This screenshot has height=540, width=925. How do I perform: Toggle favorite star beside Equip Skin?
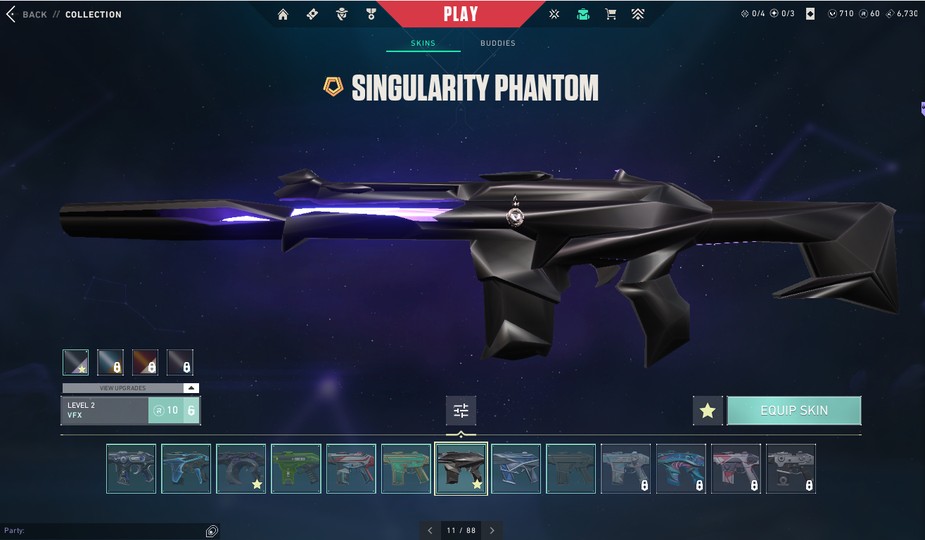coord(707,410)
